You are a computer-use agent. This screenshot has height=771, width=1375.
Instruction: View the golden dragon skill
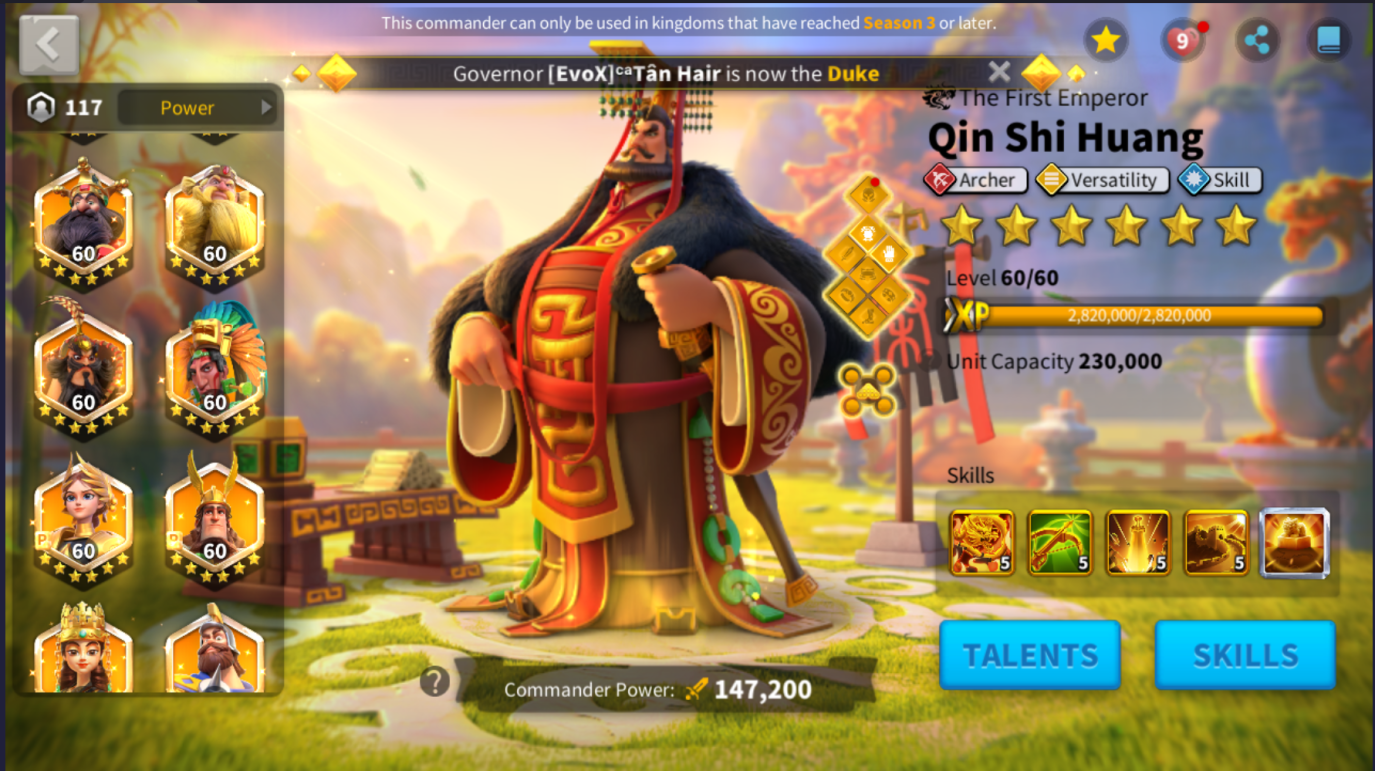pos(981,542)
